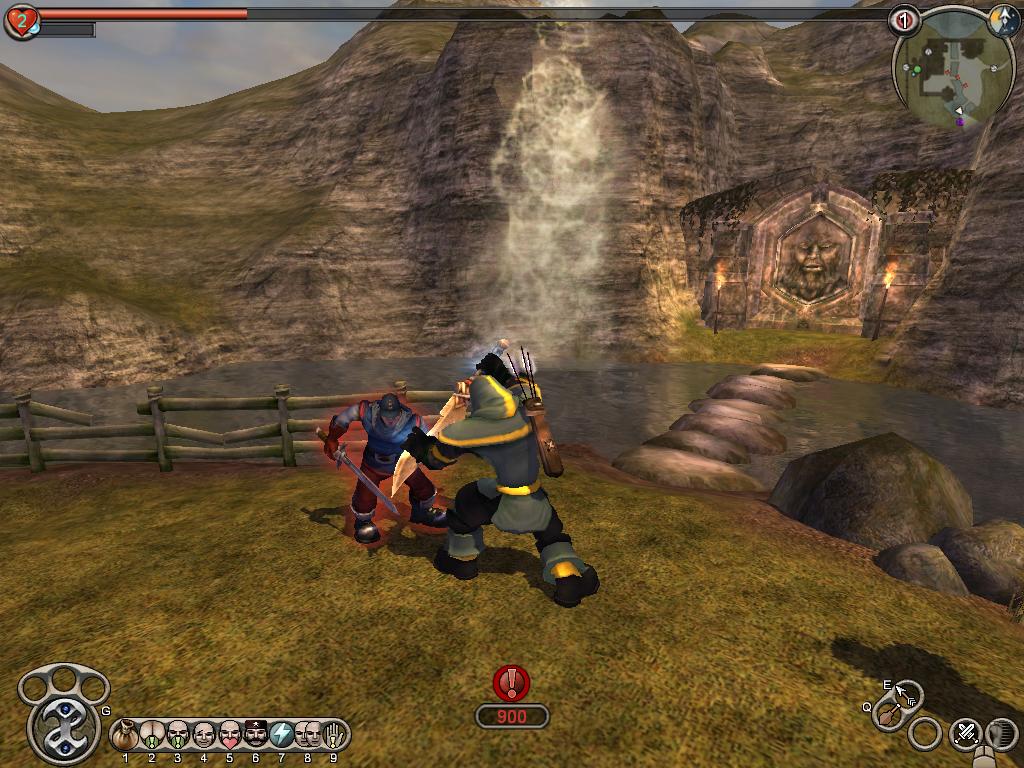Cast the lightning bolt spell
1024x768 pixels.
pyautogui.click(x=282, y=735)
